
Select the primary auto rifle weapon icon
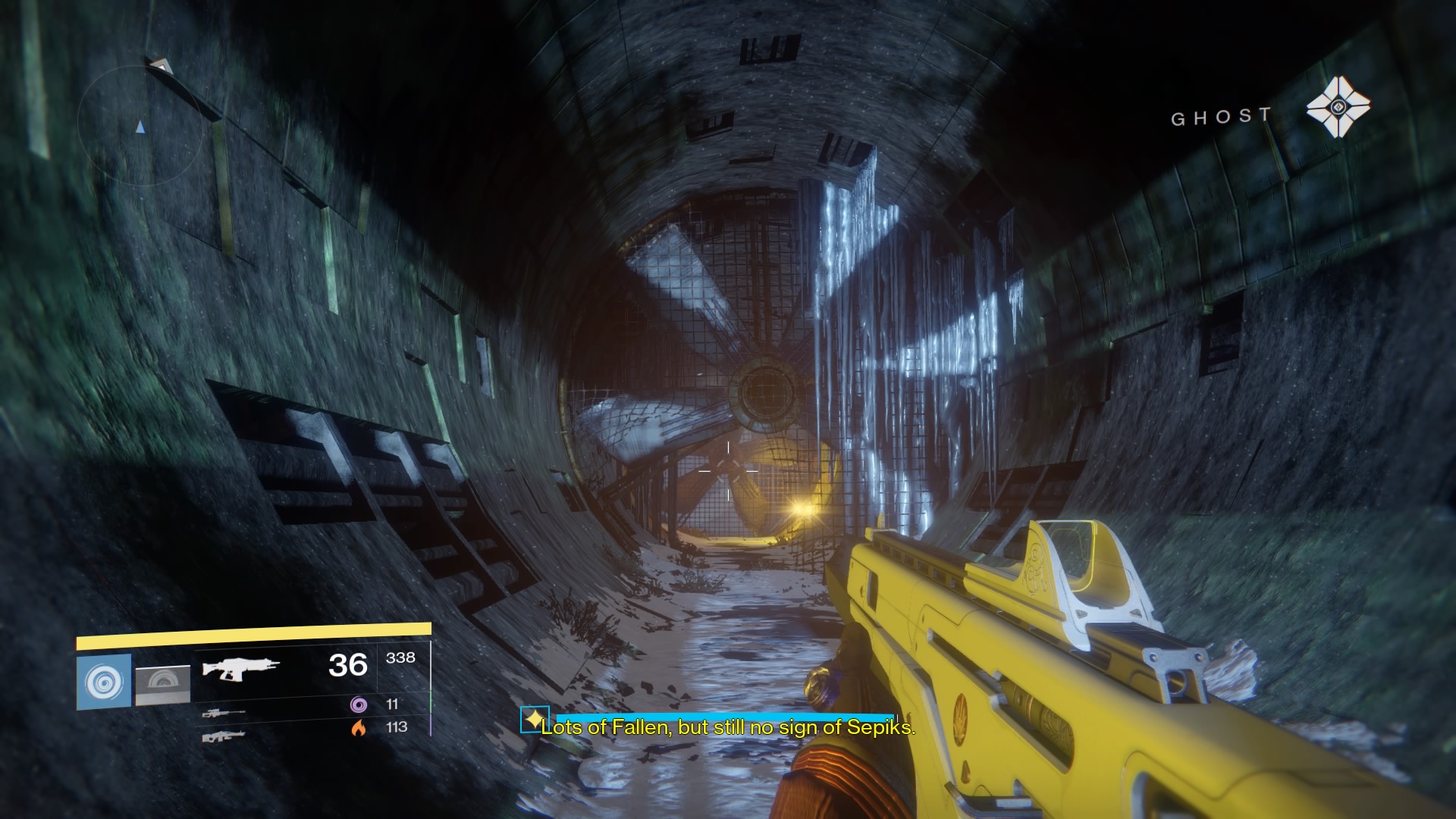[x=240, y=668]
